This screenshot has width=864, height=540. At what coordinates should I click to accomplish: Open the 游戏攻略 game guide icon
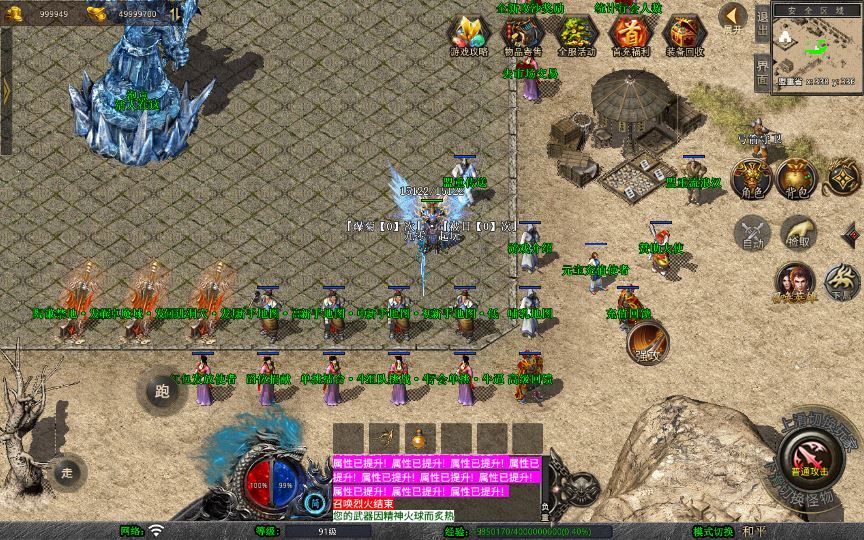pyautogui.click(x=468, y=34)
